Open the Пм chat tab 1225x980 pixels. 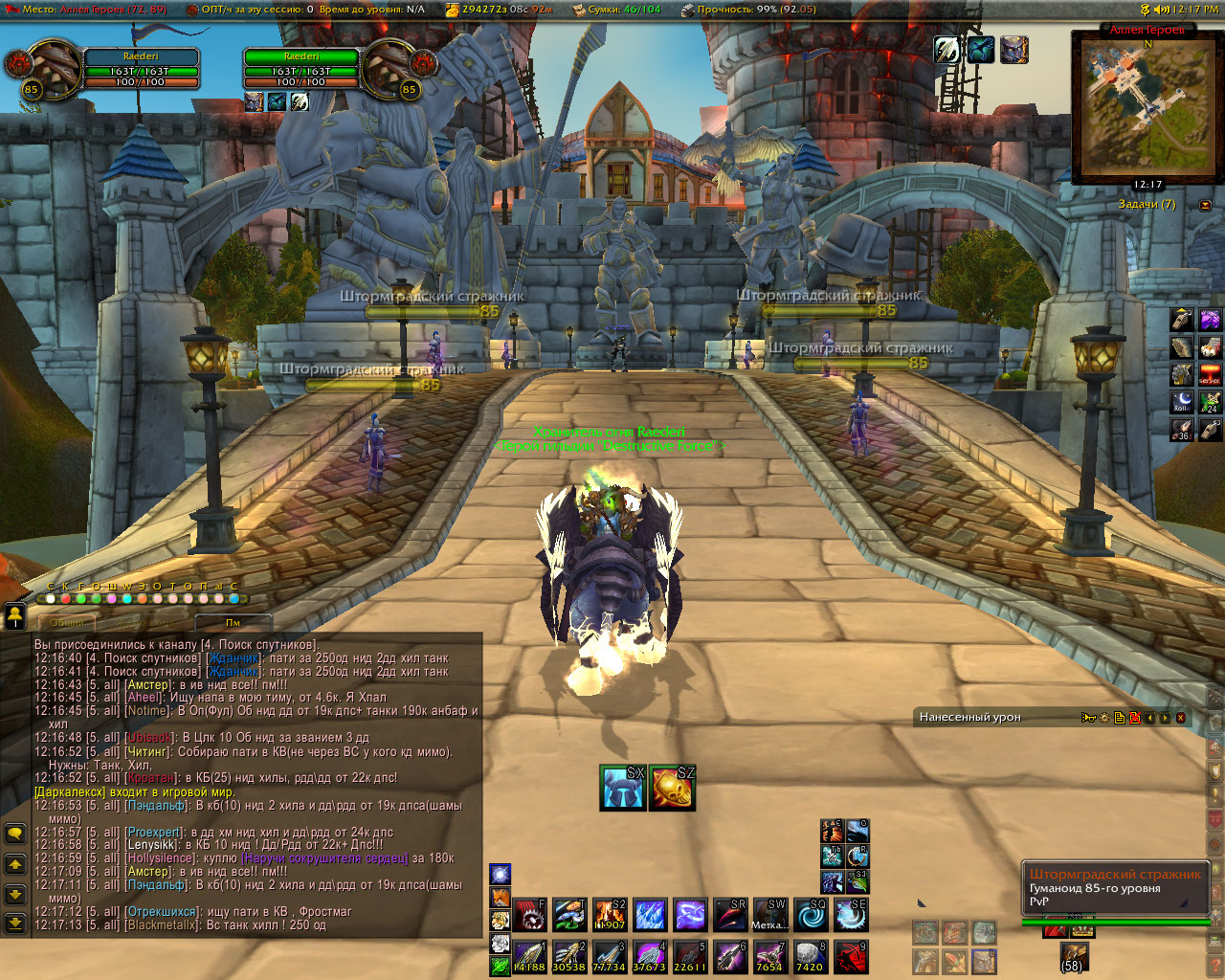click(x=233, y=622)
